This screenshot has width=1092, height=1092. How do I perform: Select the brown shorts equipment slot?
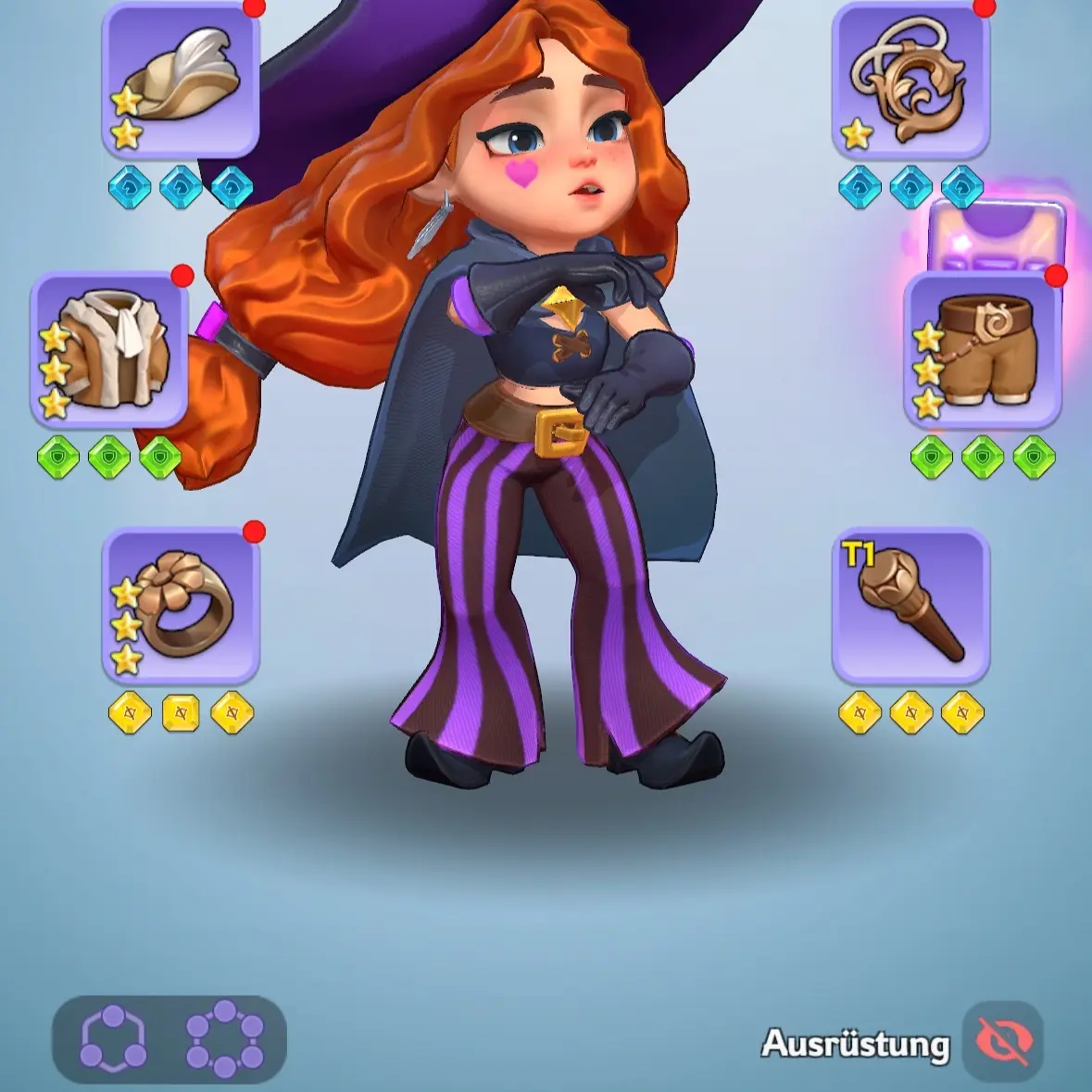coord(983,350)
